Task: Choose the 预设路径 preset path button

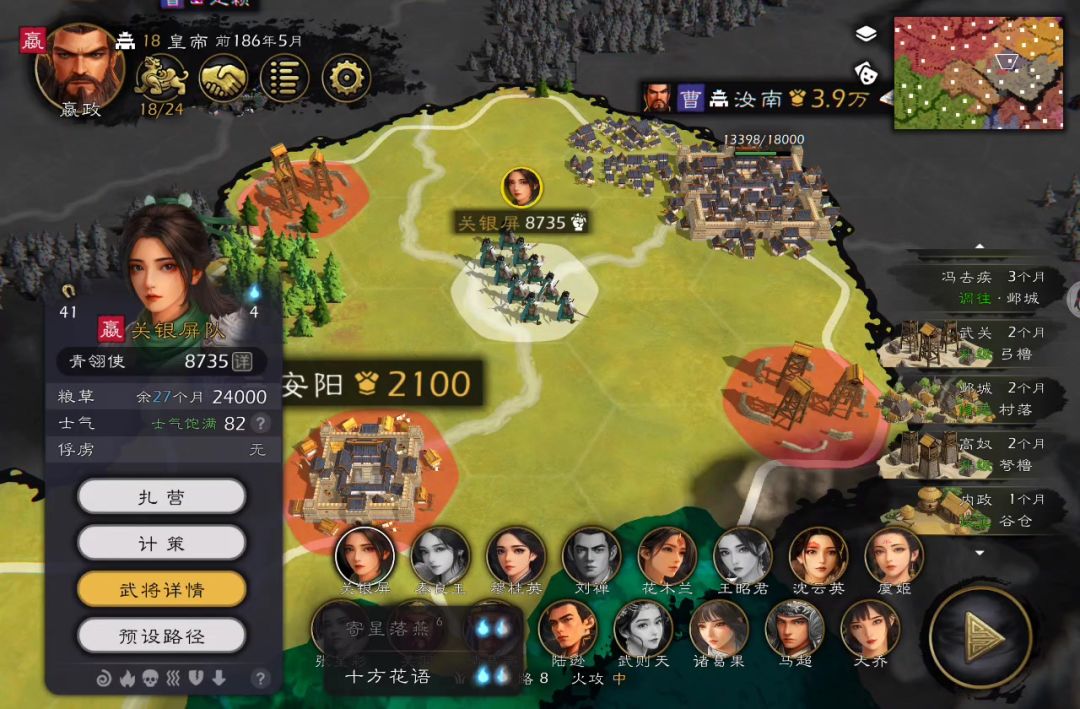Action: click(161, 635)
